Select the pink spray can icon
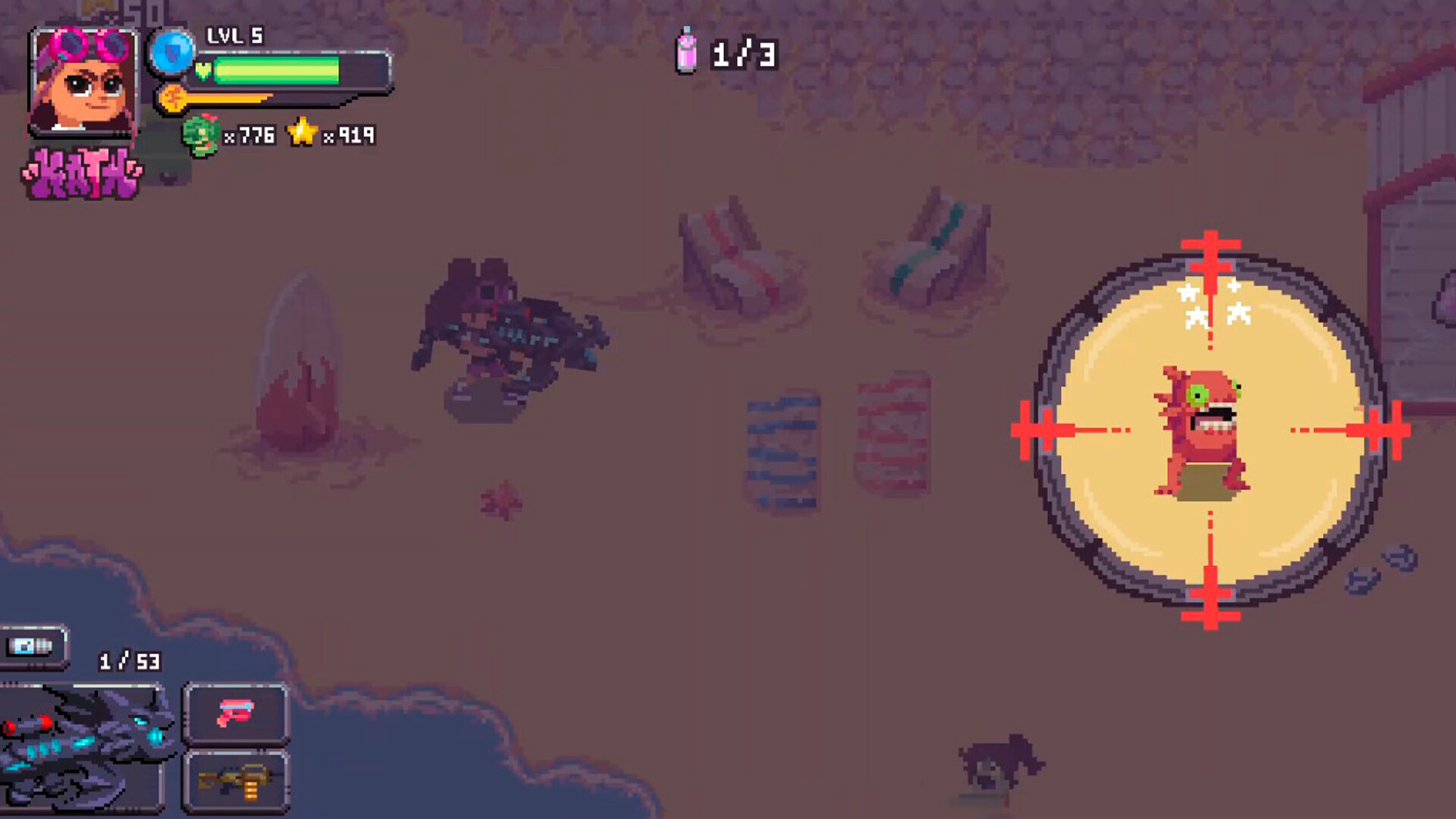Image resolution: width=1456 pixels, height=819 pixels. coord(686,52)
